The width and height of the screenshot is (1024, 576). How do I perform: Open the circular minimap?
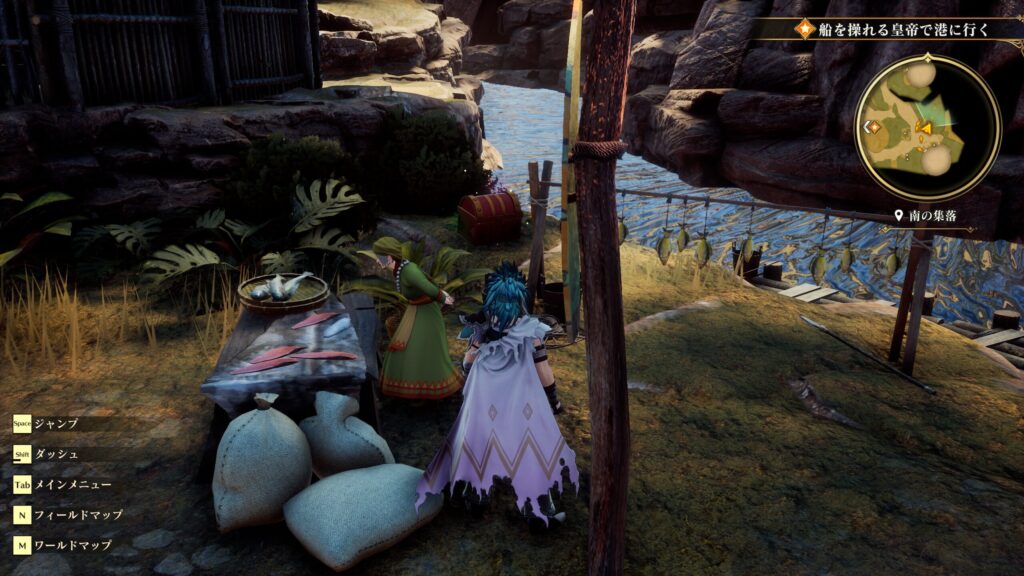(927, 127)
